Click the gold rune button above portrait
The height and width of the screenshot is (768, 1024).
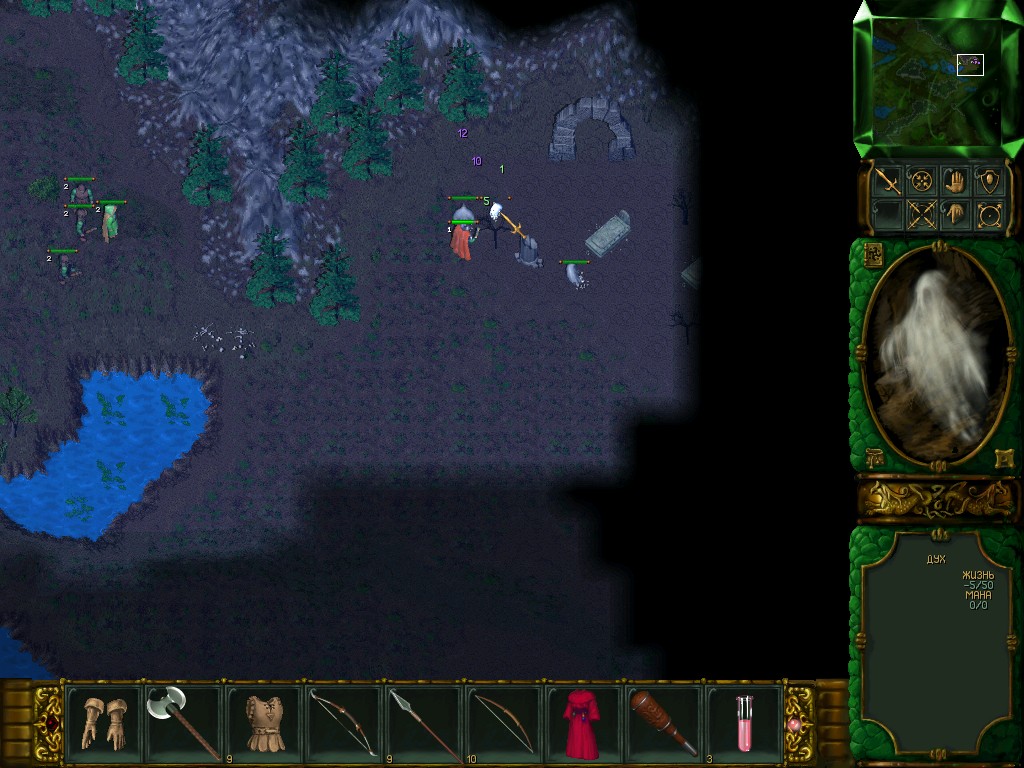tap(872, 254)
